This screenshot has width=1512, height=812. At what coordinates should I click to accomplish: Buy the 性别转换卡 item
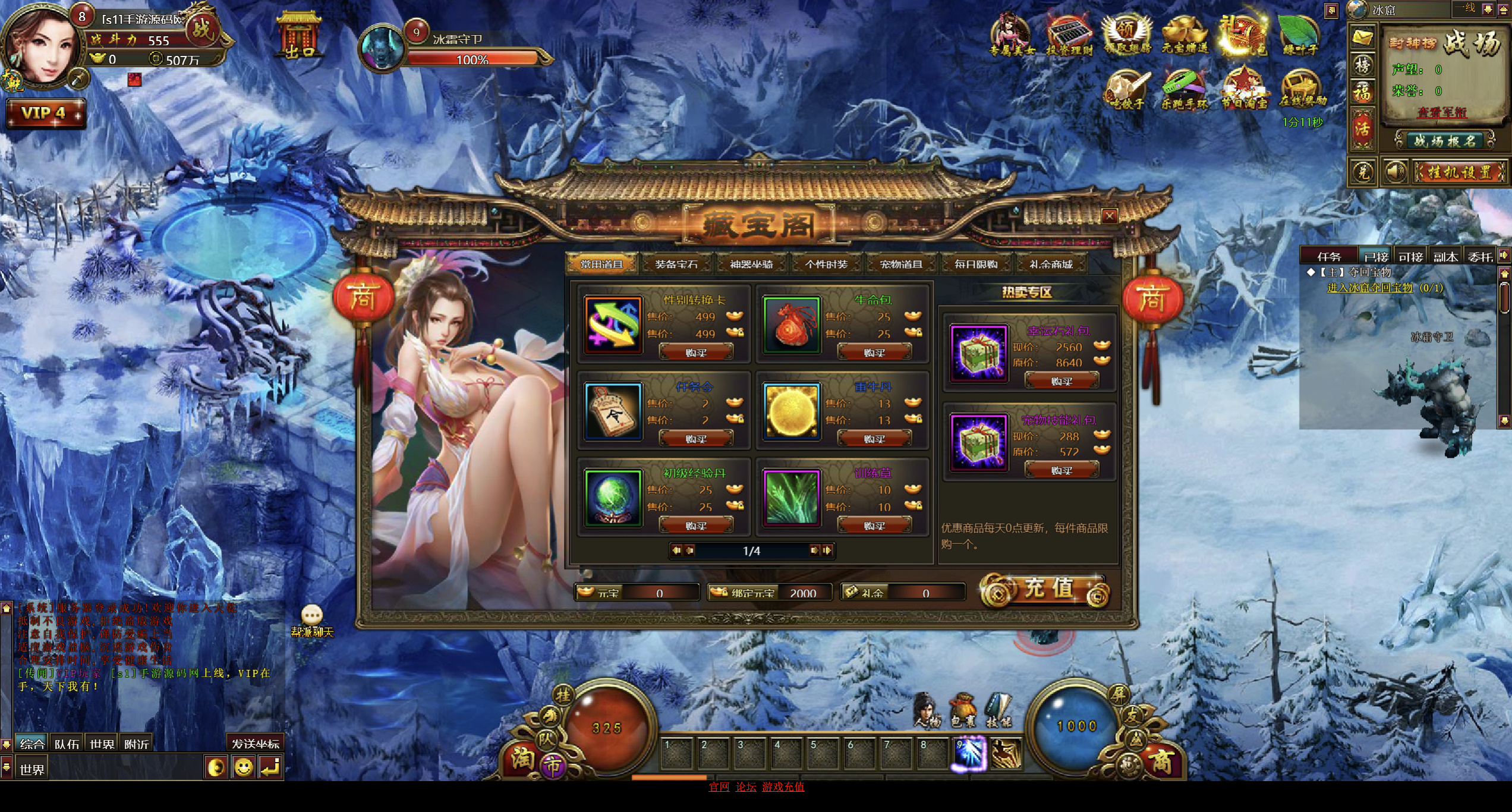[x=696, y=353]
